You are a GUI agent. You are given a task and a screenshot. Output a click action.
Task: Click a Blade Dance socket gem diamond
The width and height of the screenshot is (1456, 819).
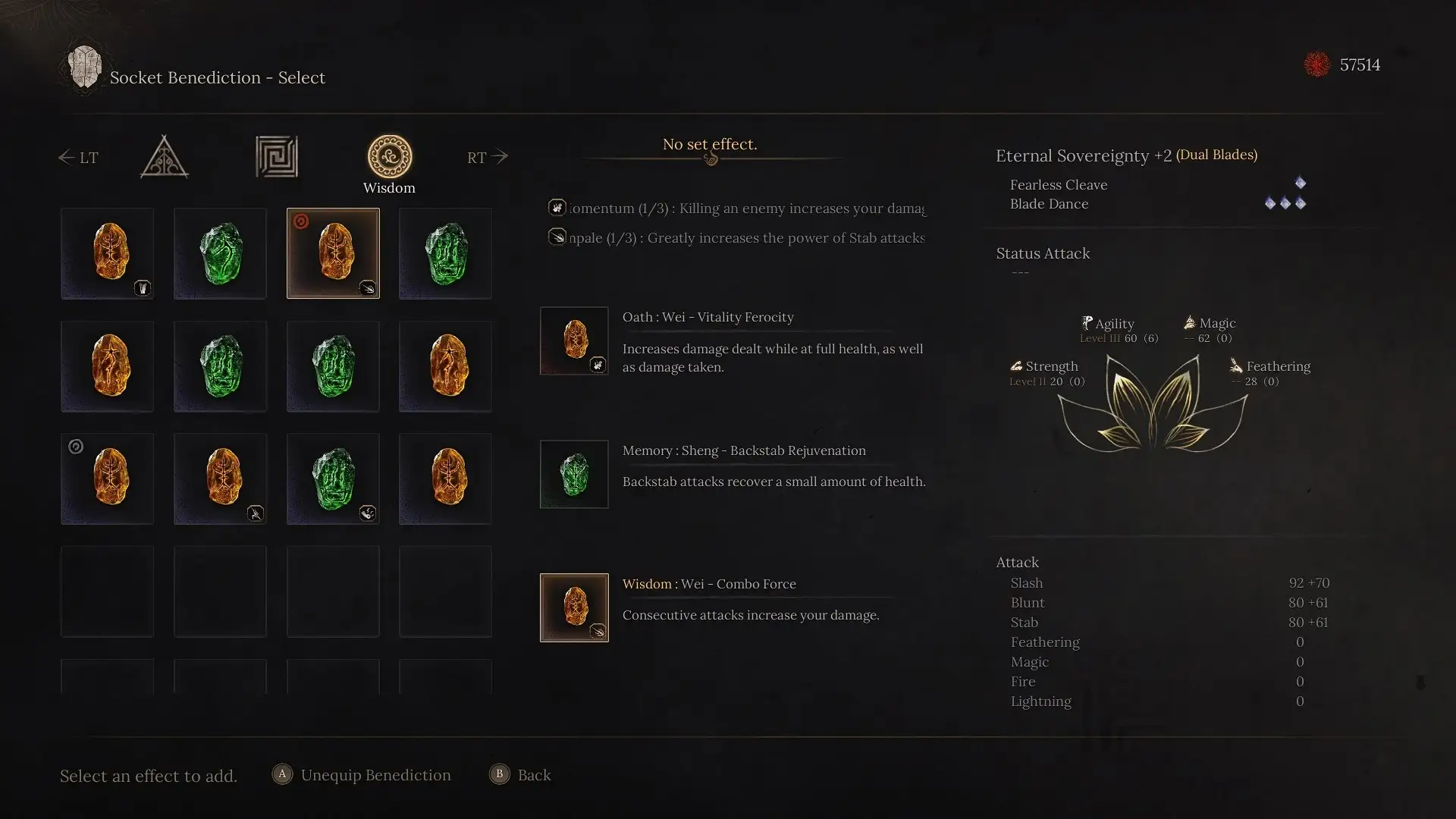coord(1285,203)
